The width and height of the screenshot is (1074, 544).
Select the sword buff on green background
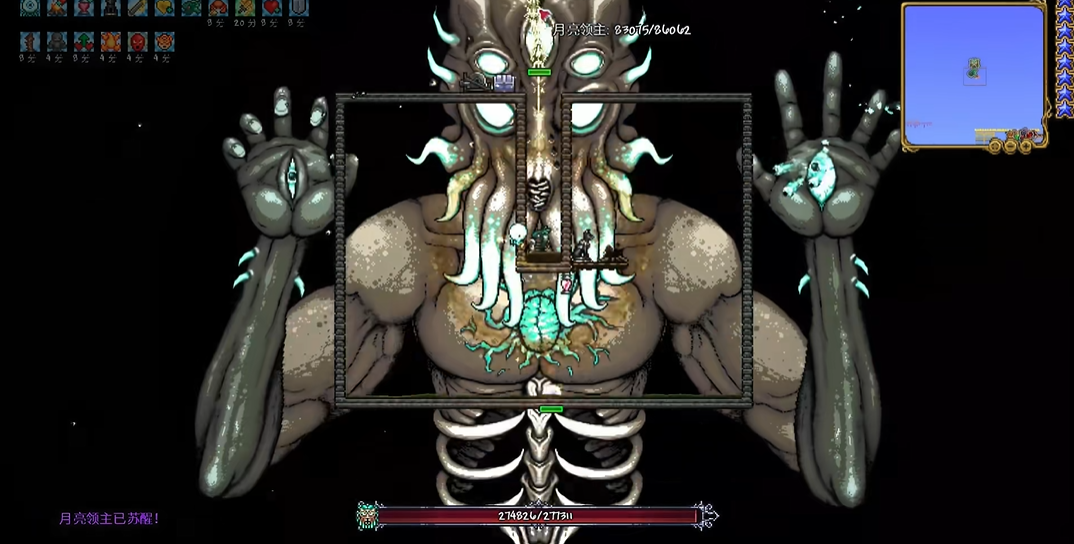tap(245, 8)
